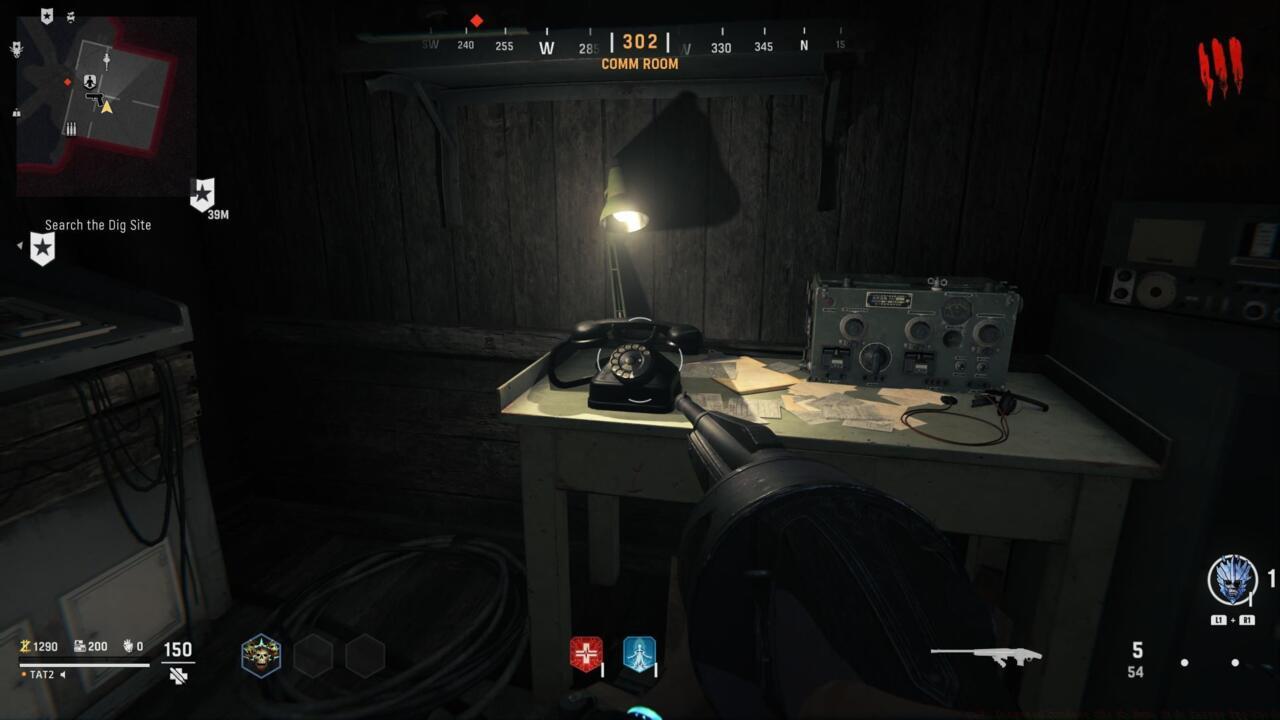Click the salvage icon next to 200

click(79, 646)
